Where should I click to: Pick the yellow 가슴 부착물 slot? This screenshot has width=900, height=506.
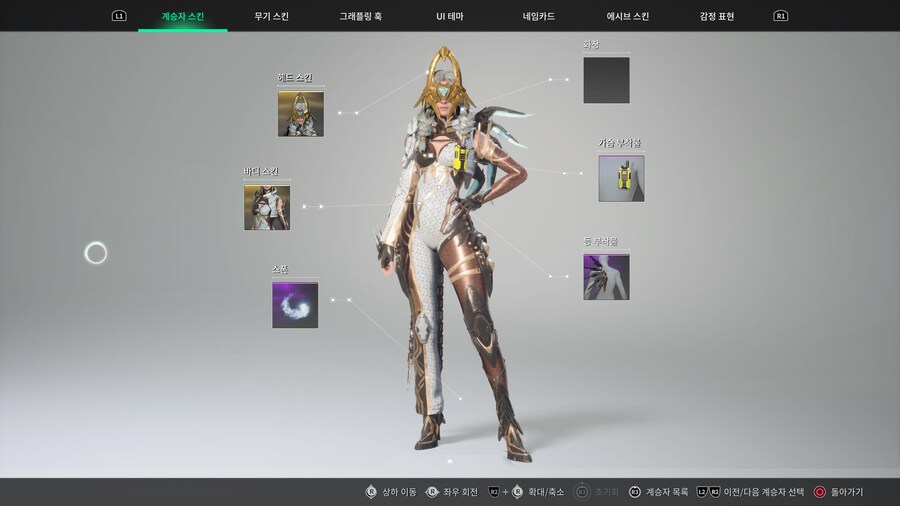click(621, 178)
